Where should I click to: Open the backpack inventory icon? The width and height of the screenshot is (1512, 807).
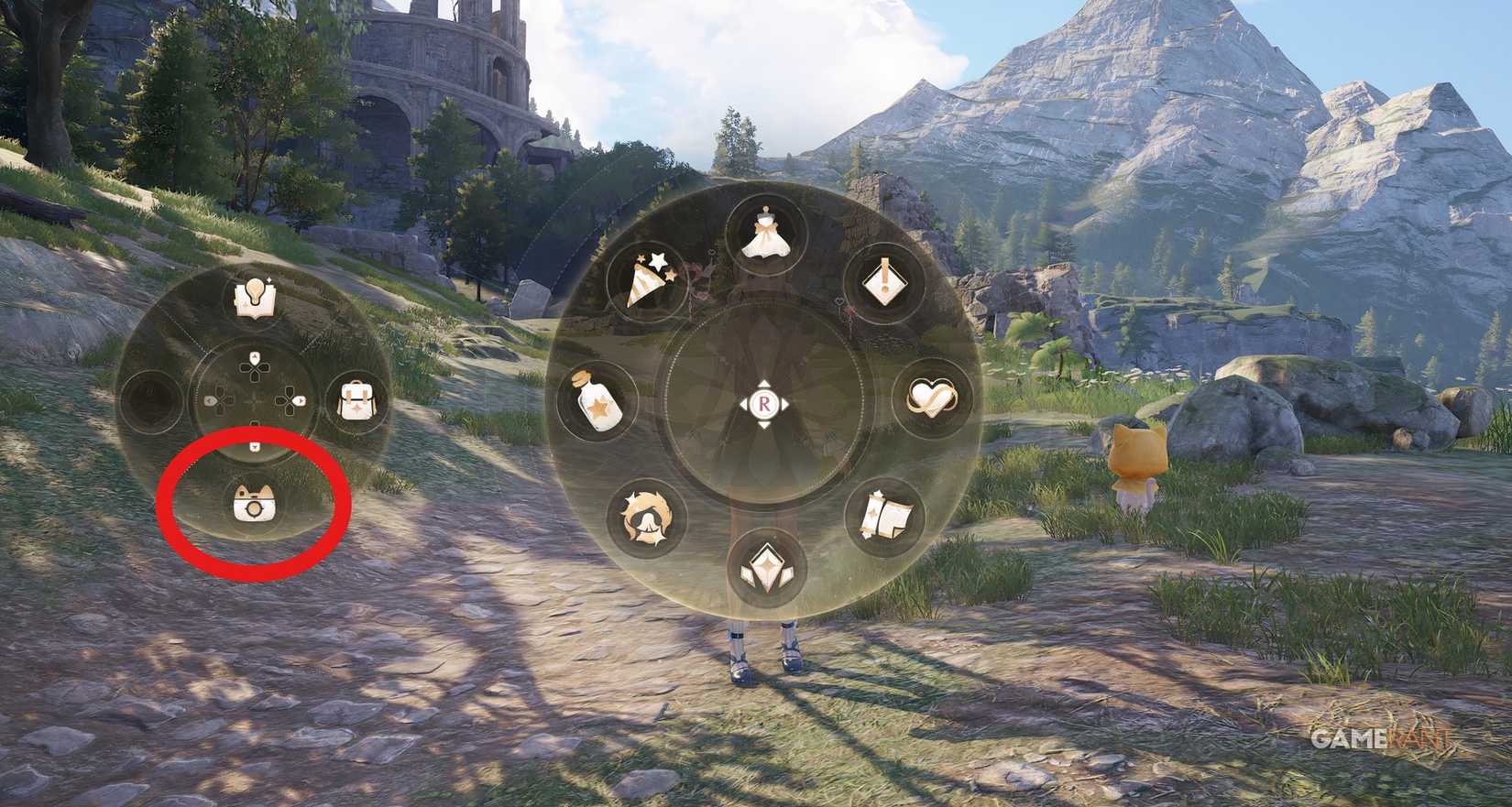tap(357, 398)
